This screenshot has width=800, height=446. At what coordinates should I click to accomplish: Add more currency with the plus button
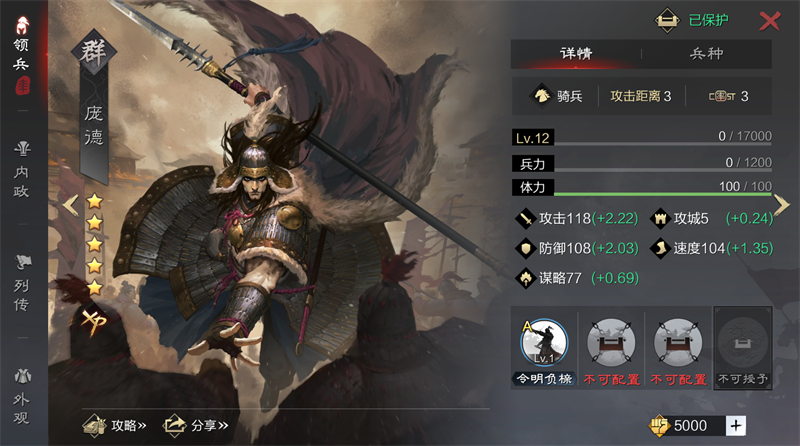736,426
